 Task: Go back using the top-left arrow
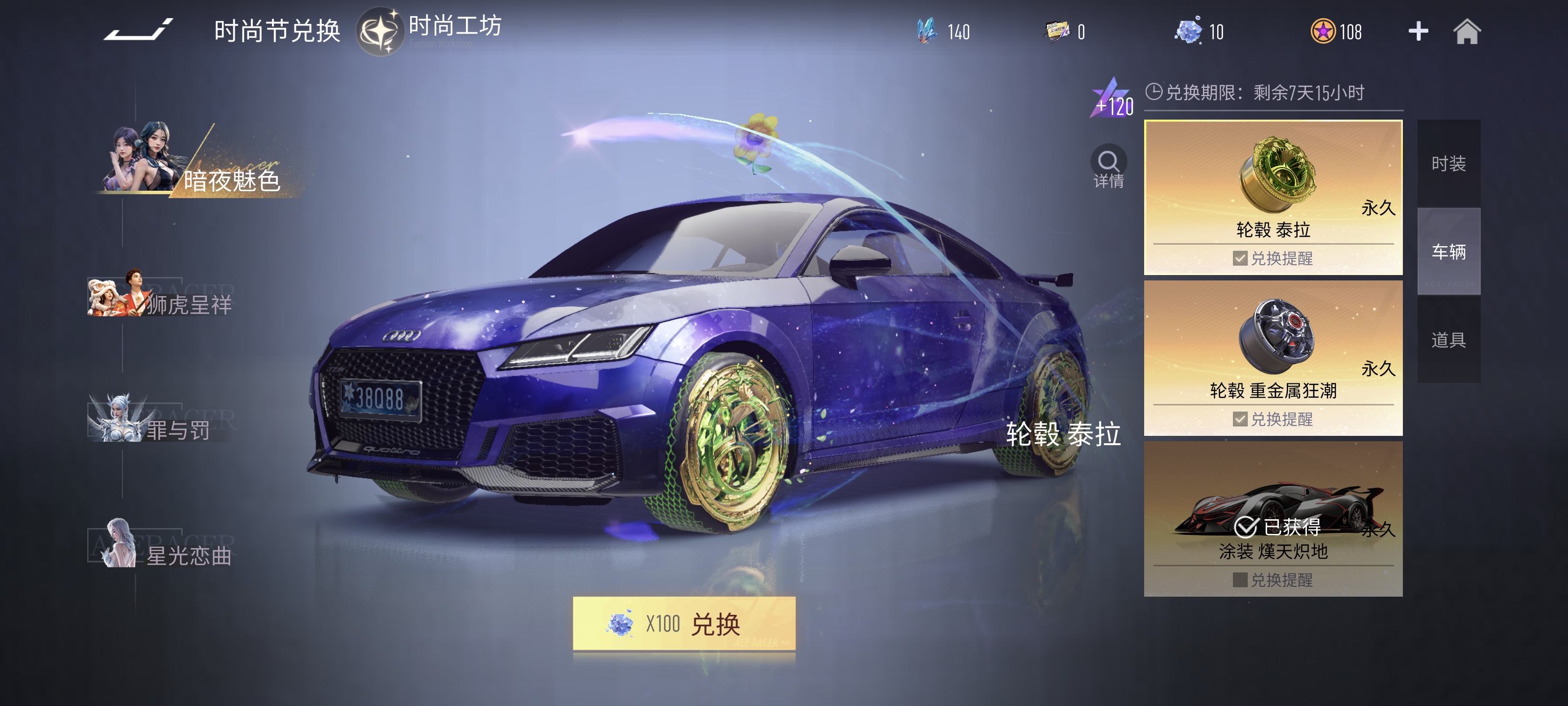click(x=138, y=30)
